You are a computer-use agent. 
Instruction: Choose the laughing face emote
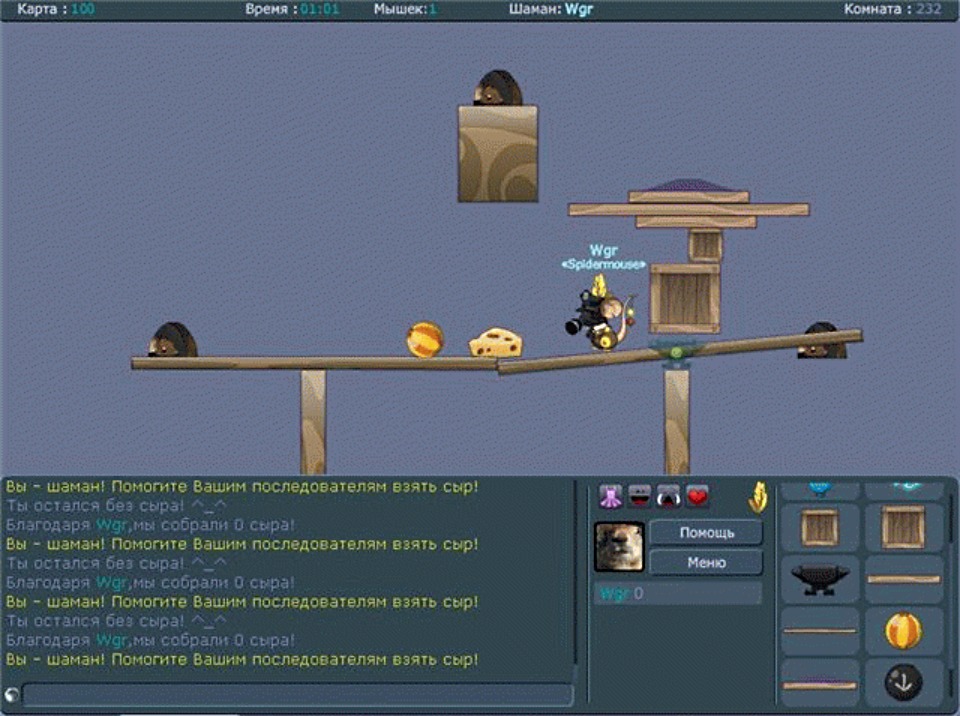pyautogui.click(x=639, y=496)
